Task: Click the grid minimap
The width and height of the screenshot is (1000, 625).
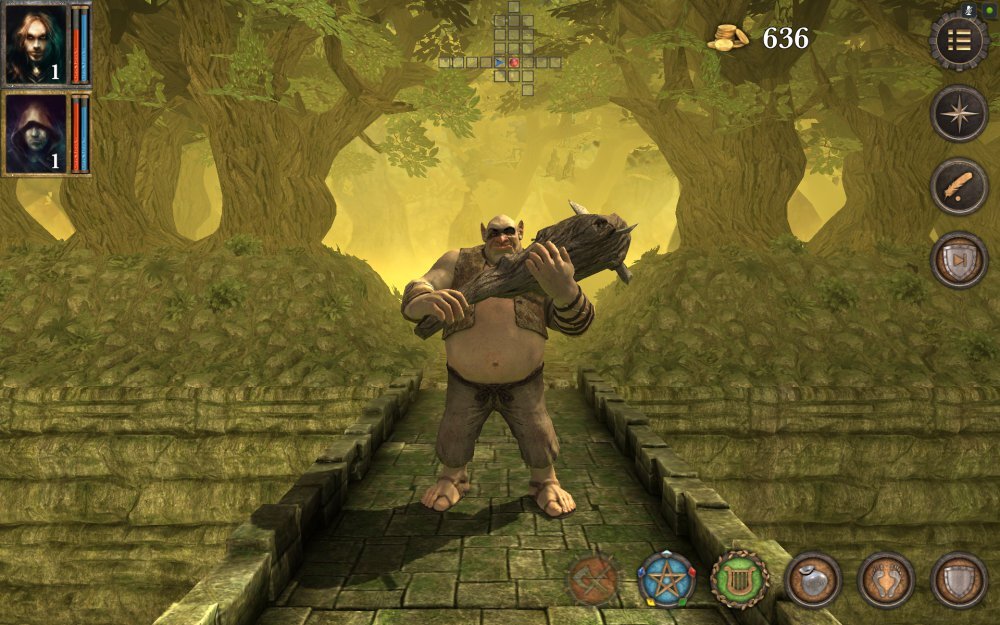Action: pyautogui.click(x=502, y=50)
